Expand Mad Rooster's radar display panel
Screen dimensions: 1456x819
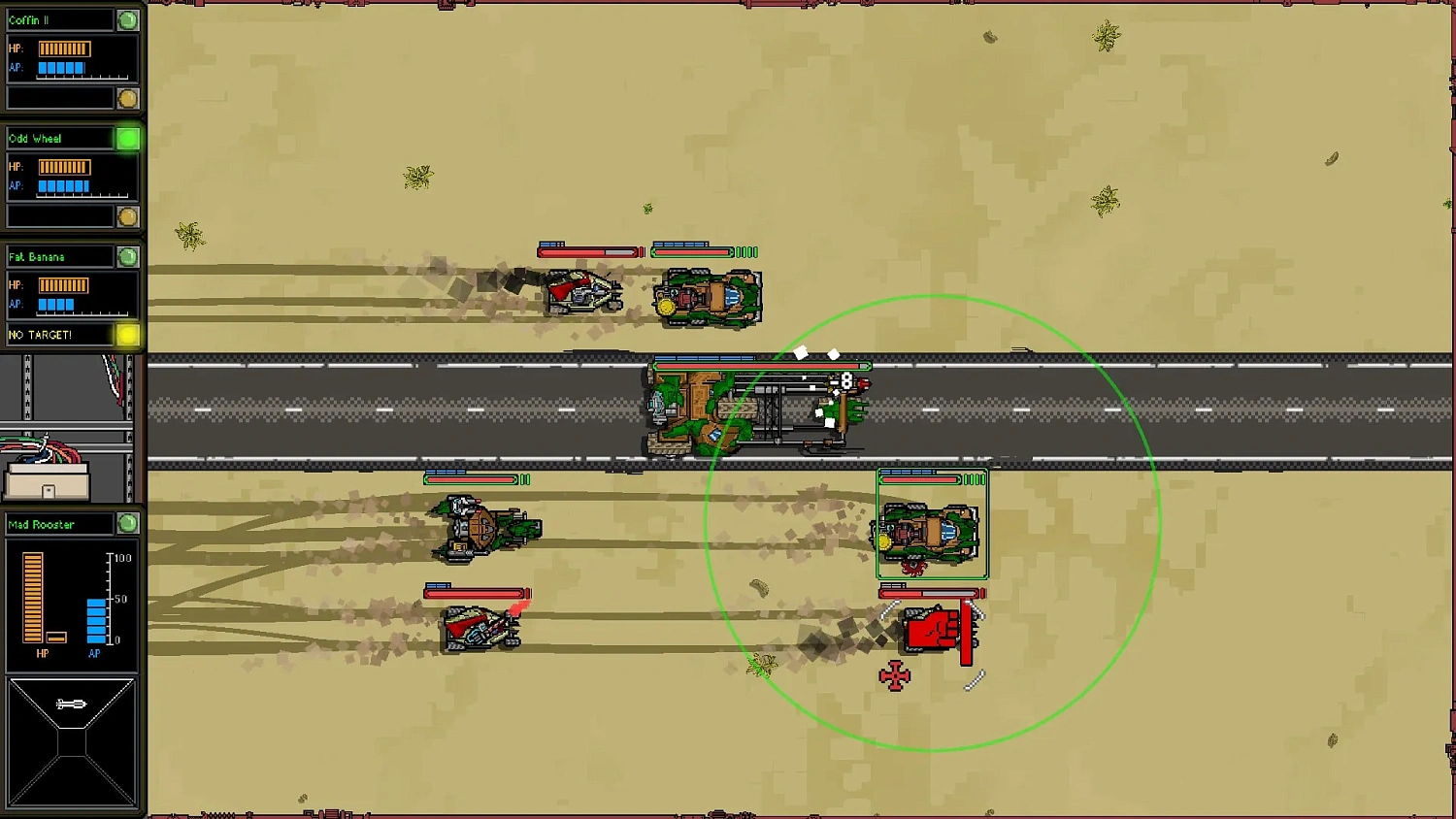click(72, 742)
